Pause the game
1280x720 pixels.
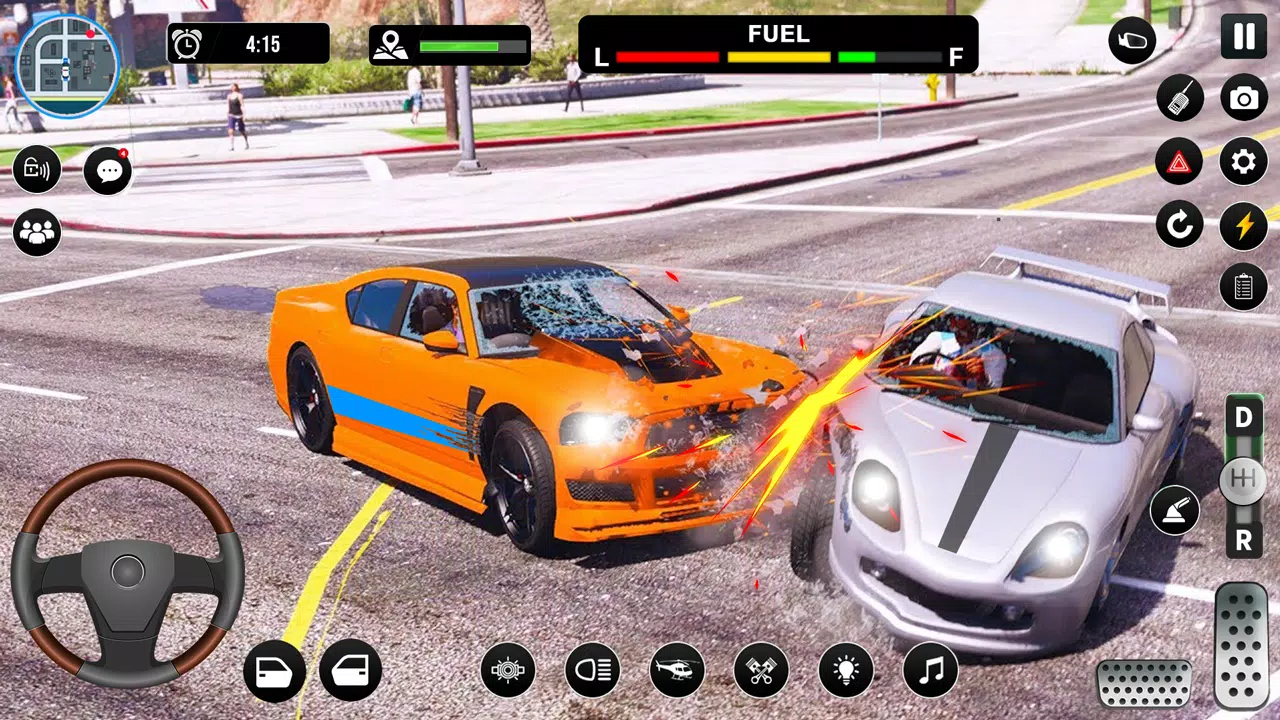tap(1243, 37)
